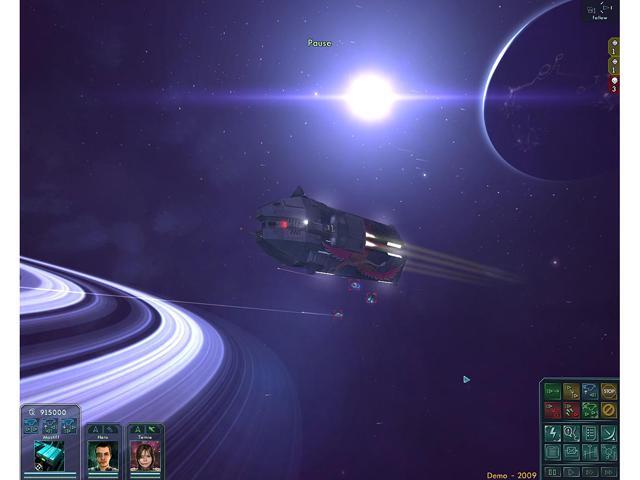
Task: Click the single-arrow play speed control
Action: click(x=571, y=470)
